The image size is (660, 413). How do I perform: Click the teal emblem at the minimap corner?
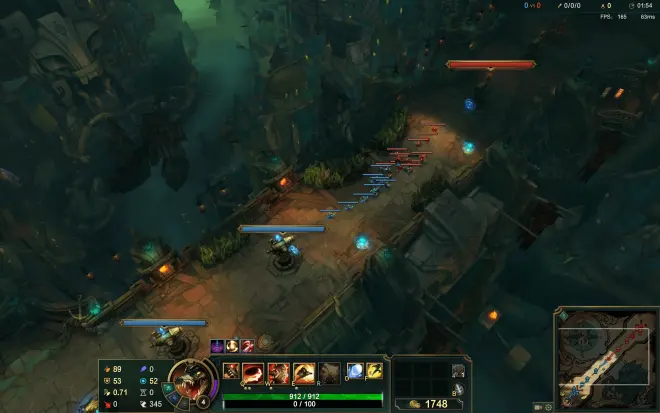tap(563, 316)
